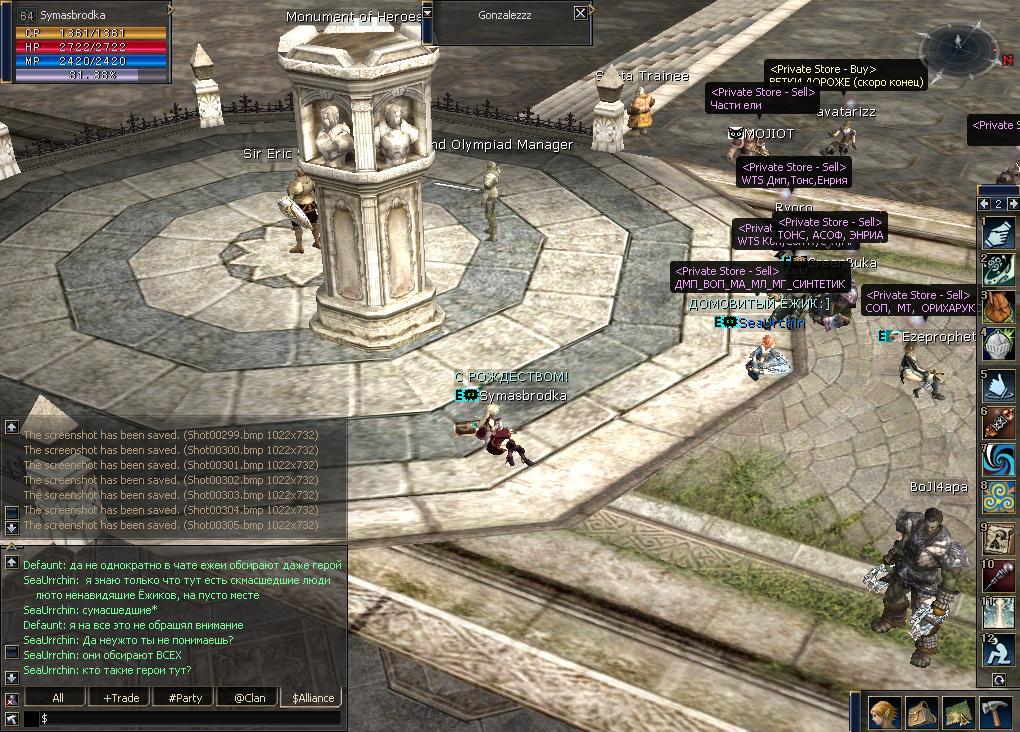Select the #Party chat tab
The image size is (1020, 732).
click(x=185, y=698)
